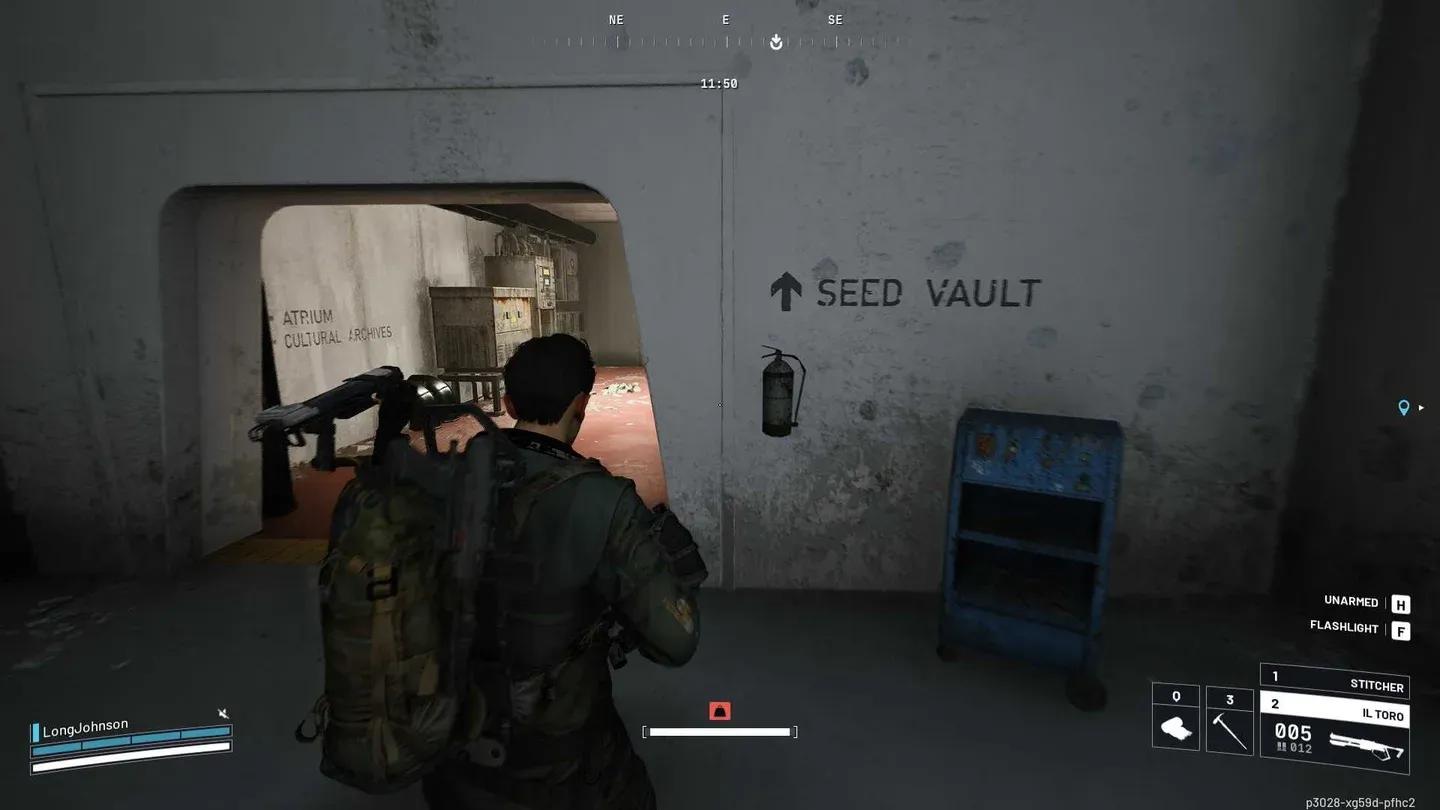This screenshot has width=1440, height=810.
Task: Click the climbing piton icon in slot 3
Action: [x=1229, y=730]
